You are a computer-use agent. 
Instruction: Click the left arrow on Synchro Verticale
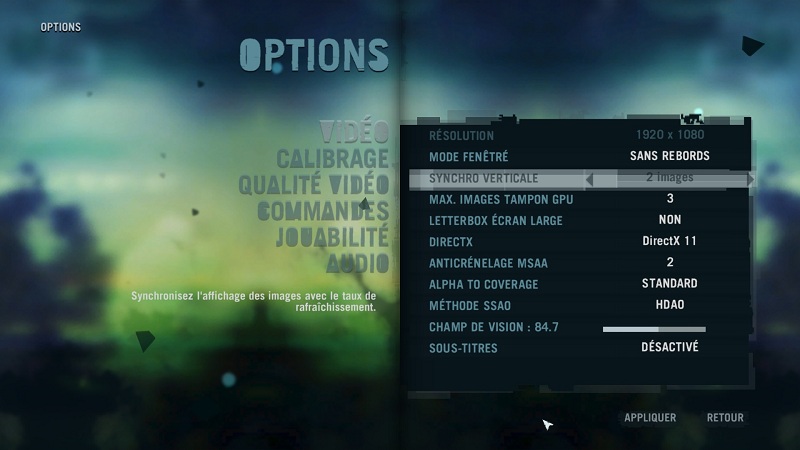[x=589, y=179]
